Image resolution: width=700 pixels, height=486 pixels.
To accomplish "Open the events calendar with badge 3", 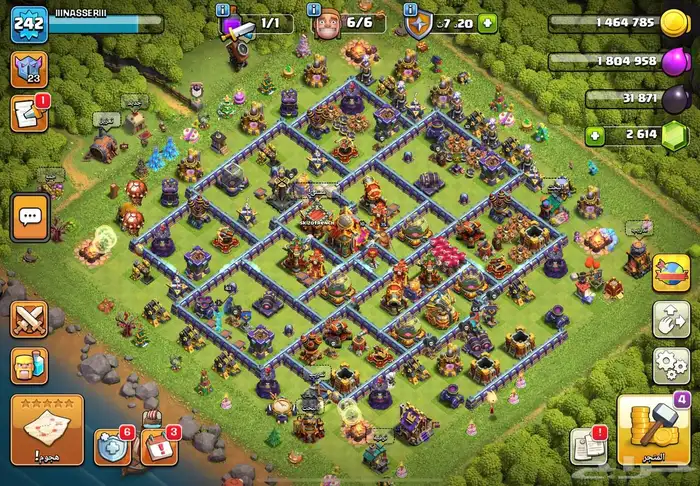I will tap(159, 447).
